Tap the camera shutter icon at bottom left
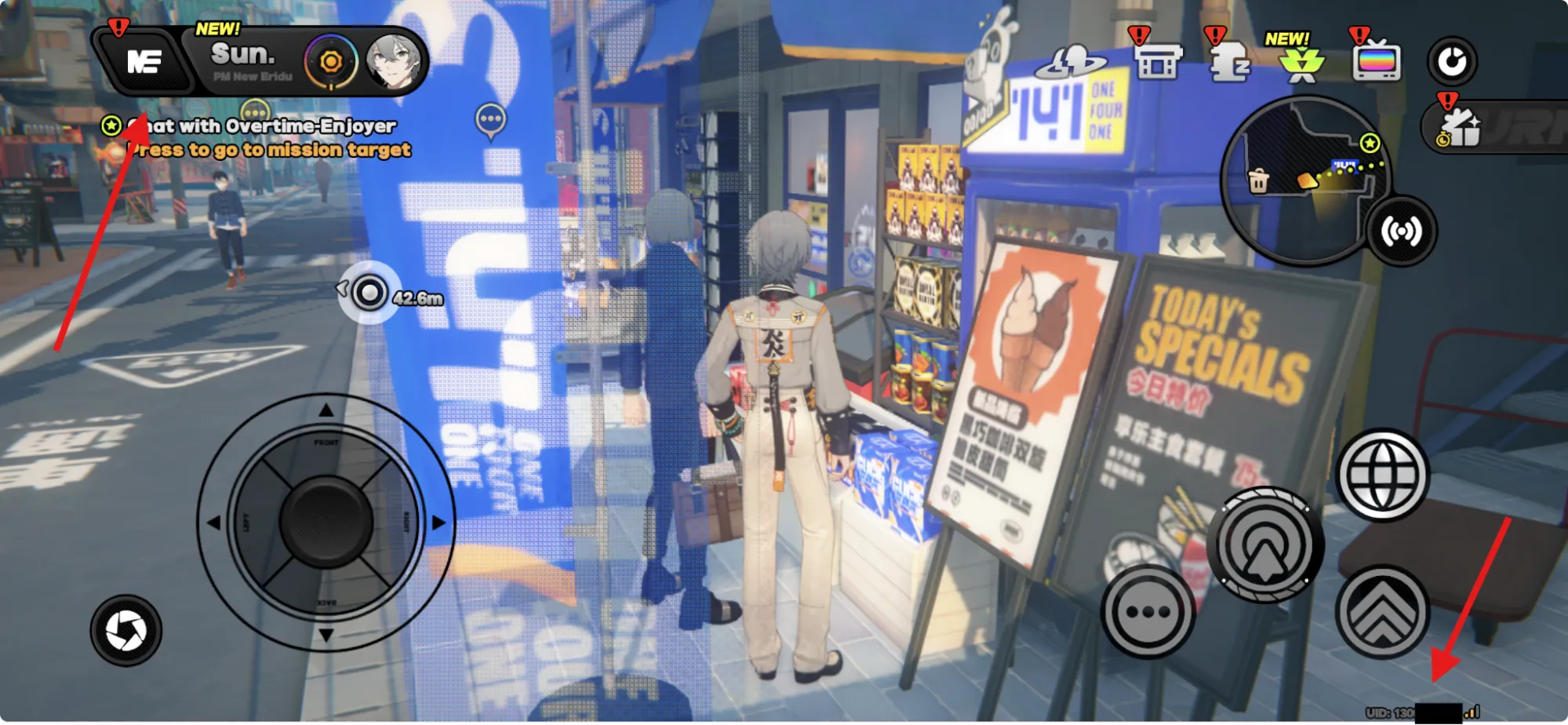 [x=126, y=629]
